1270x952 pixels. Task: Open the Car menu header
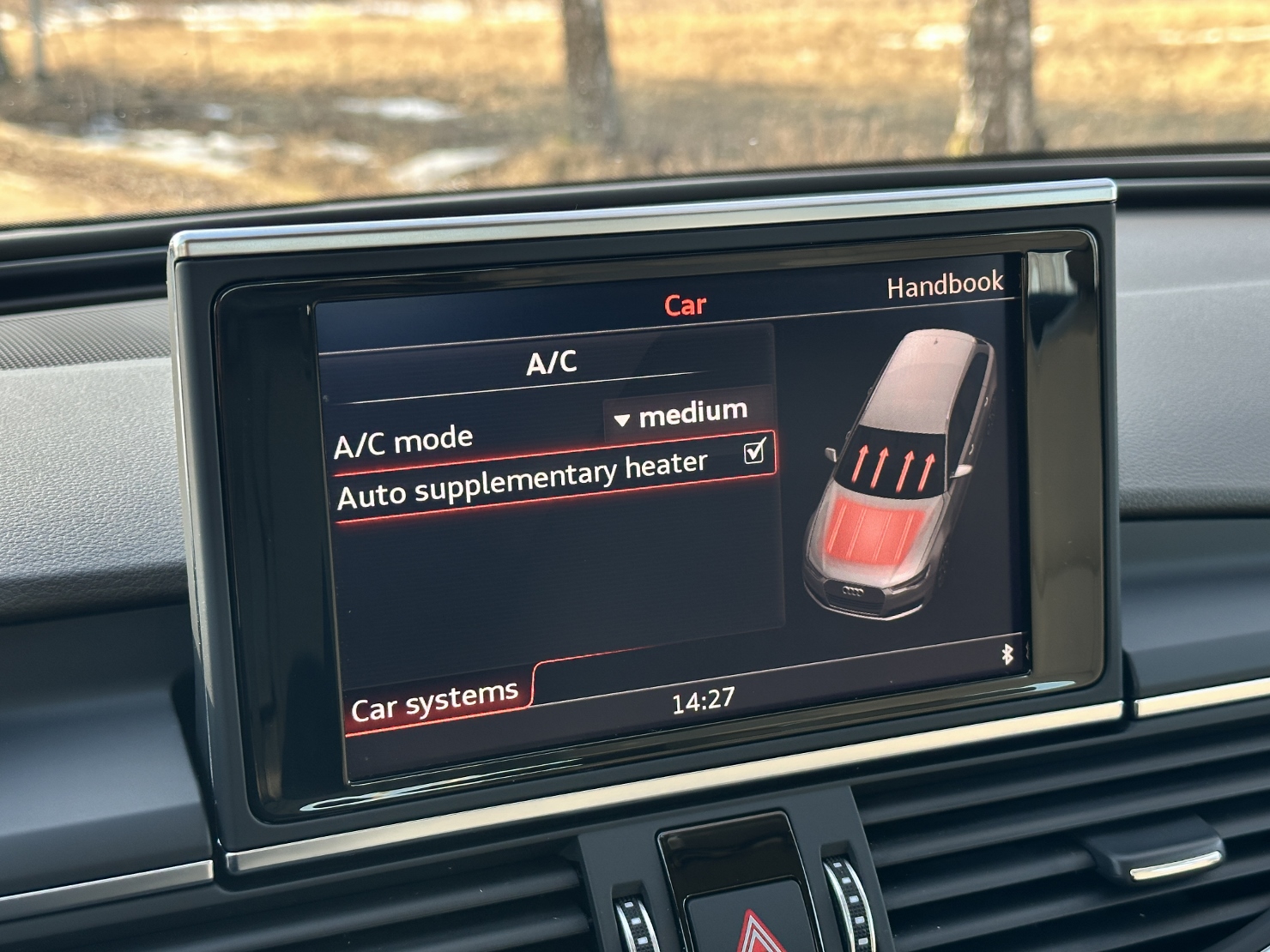coord(685,305)
